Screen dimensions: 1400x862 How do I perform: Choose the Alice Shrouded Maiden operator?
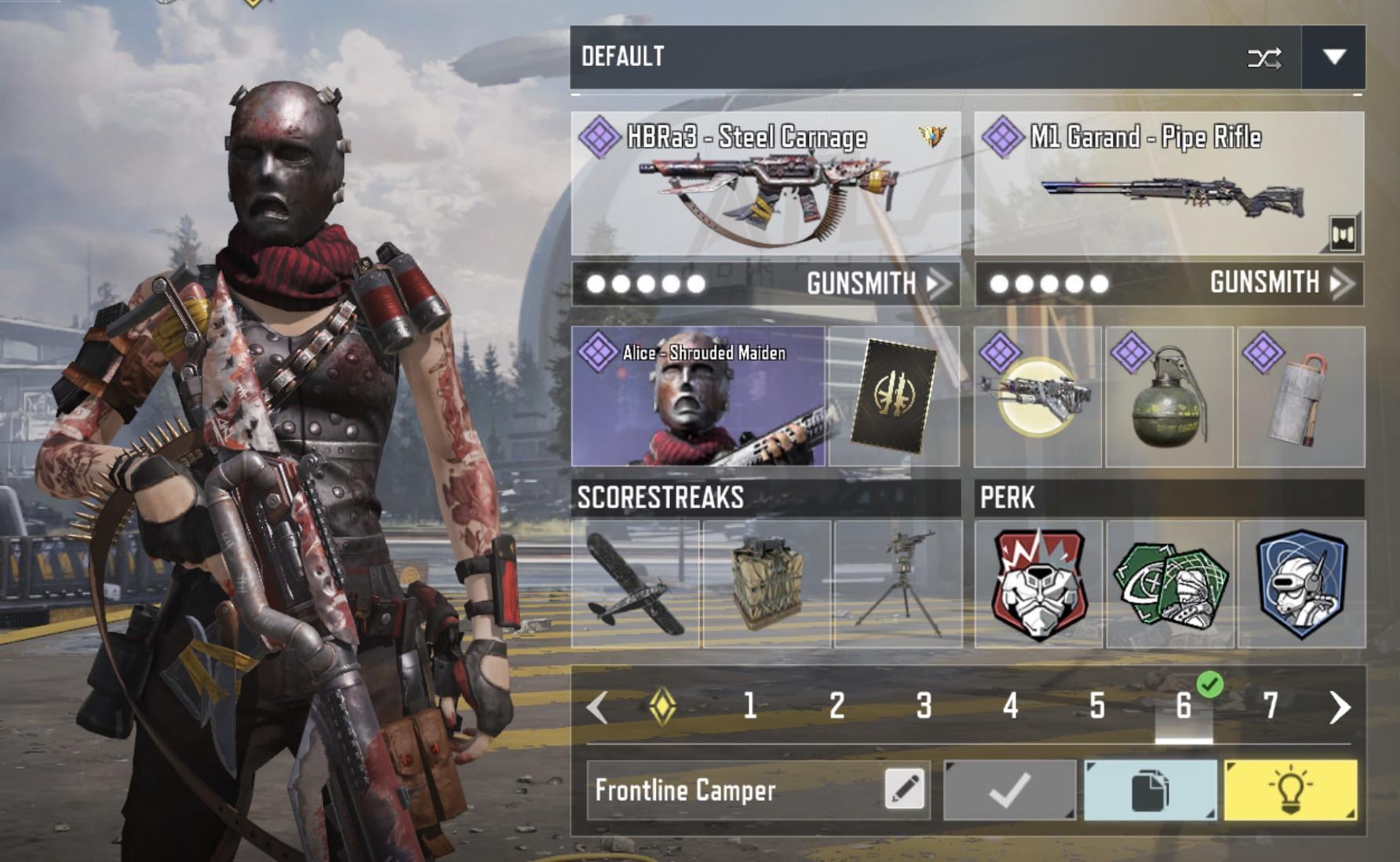698,397
